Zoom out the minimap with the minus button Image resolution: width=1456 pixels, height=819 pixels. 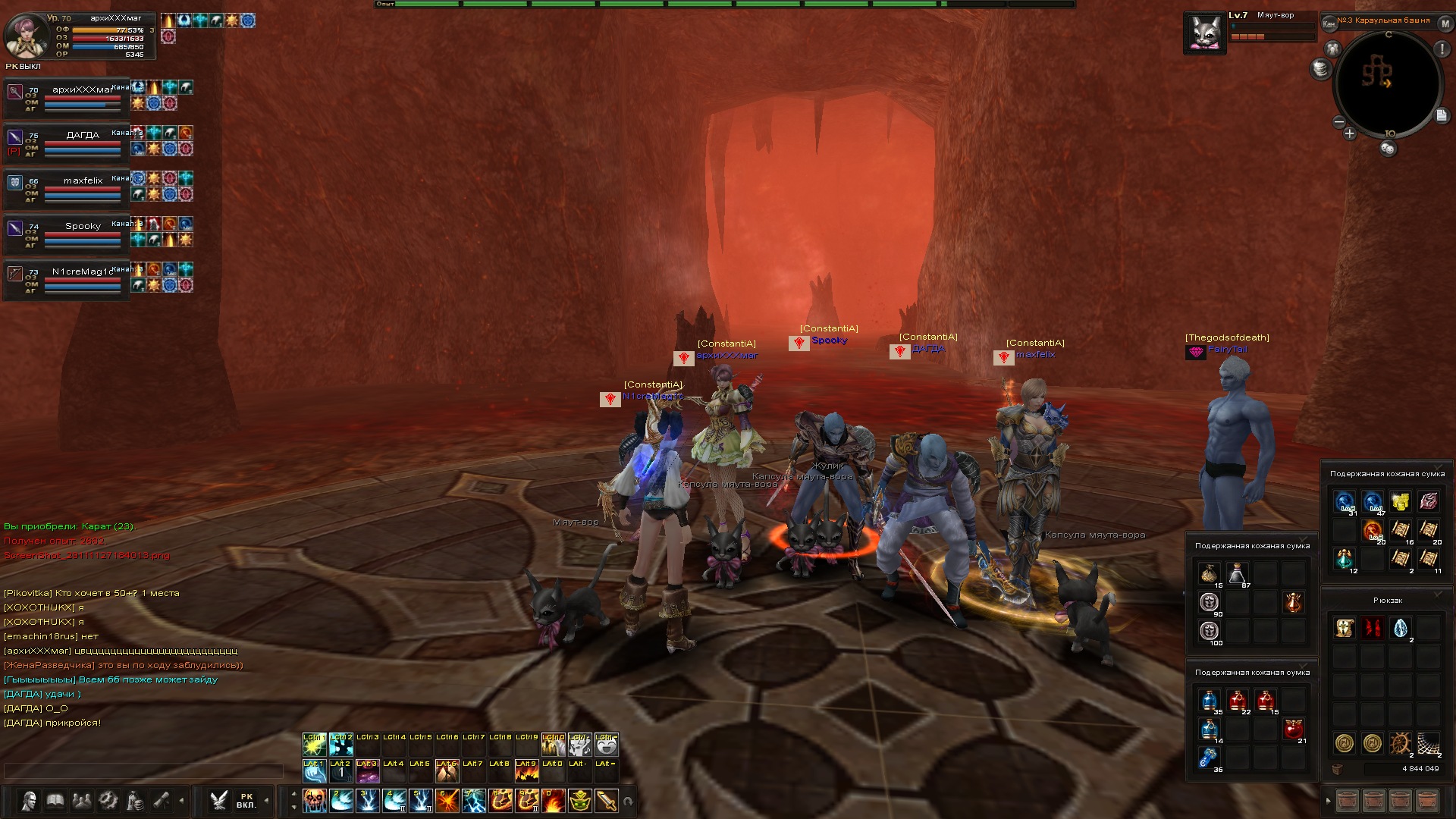point(1338,122)
